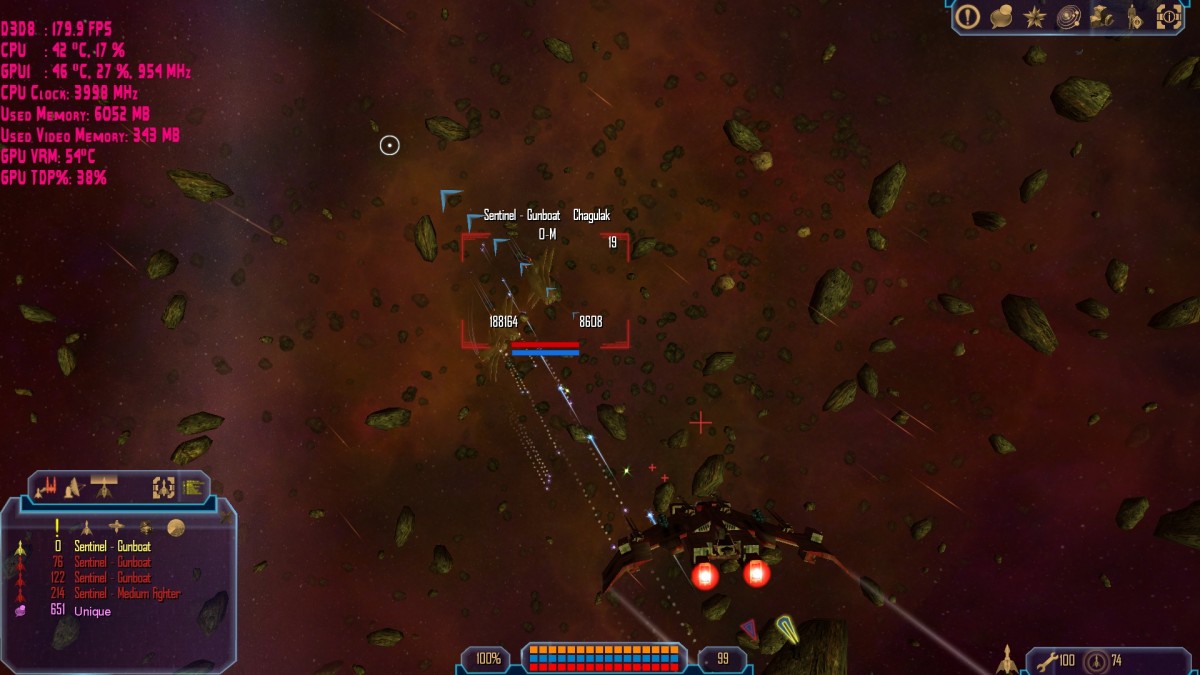Open the cargo boxes icon
This screenshot has height=675, width=1200.
point(1101,16)
